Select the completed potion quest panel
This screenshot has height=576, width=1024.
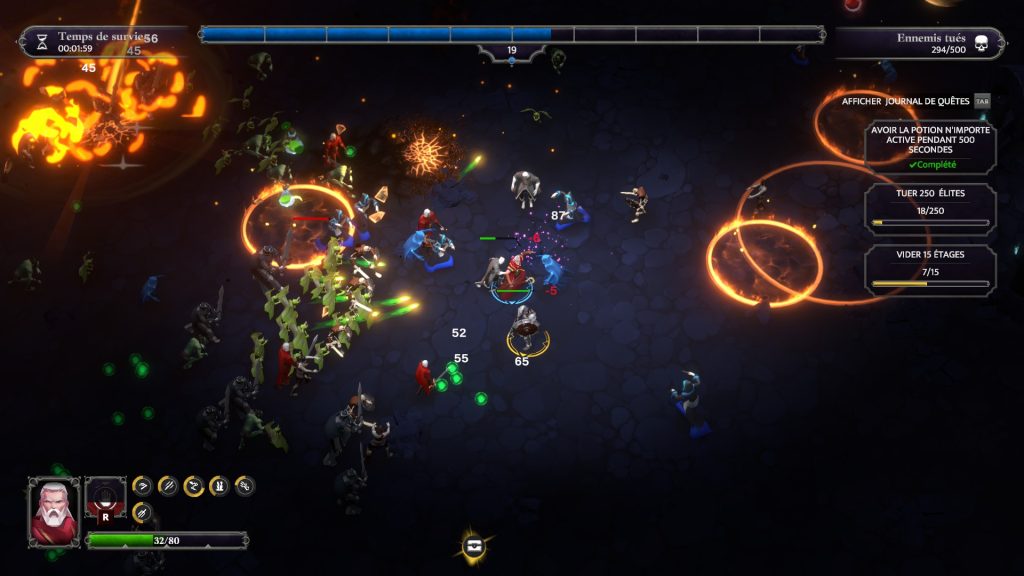[930, 148]
